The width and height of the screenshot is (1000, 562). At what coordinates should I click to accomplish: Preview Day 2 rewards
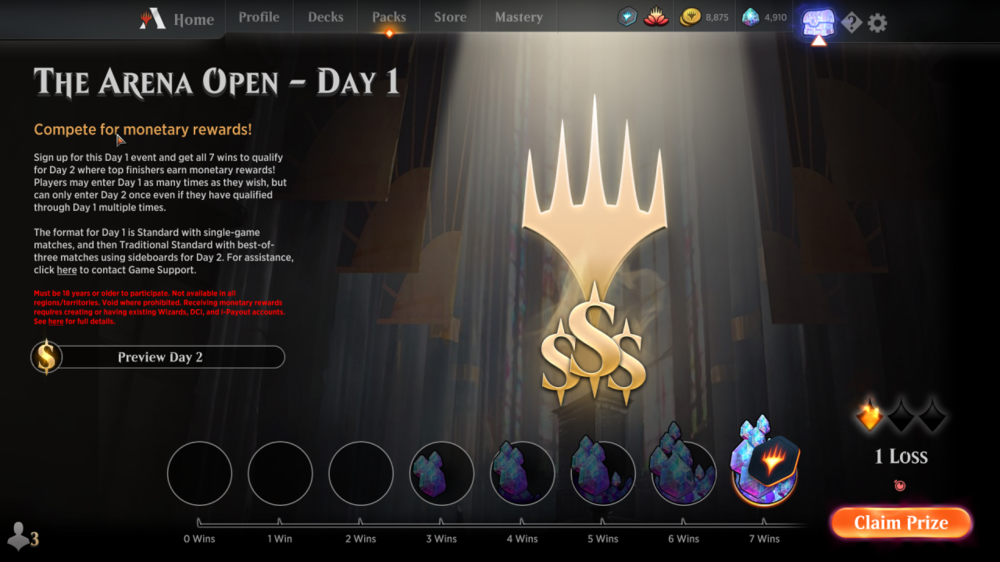pyautogui.click(x=159, y=357)
